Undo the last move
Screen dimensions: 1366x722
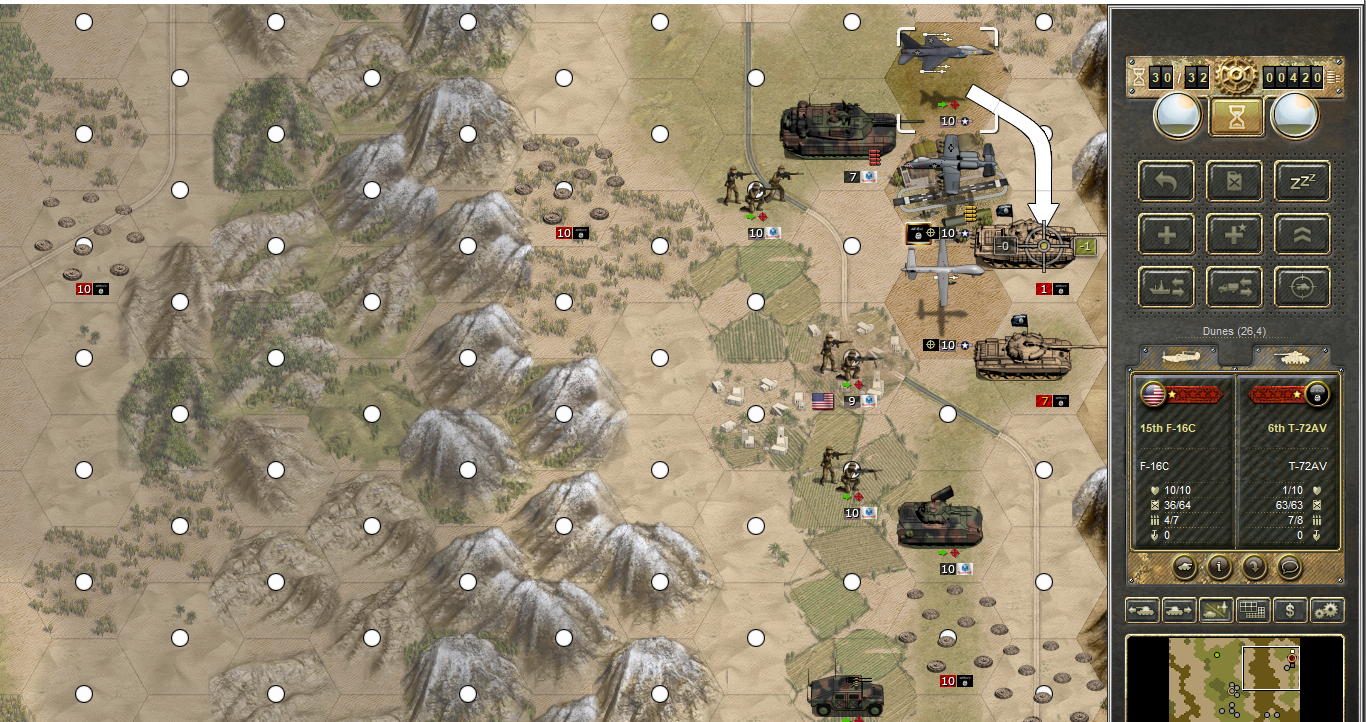click(x=1166, y=181)
